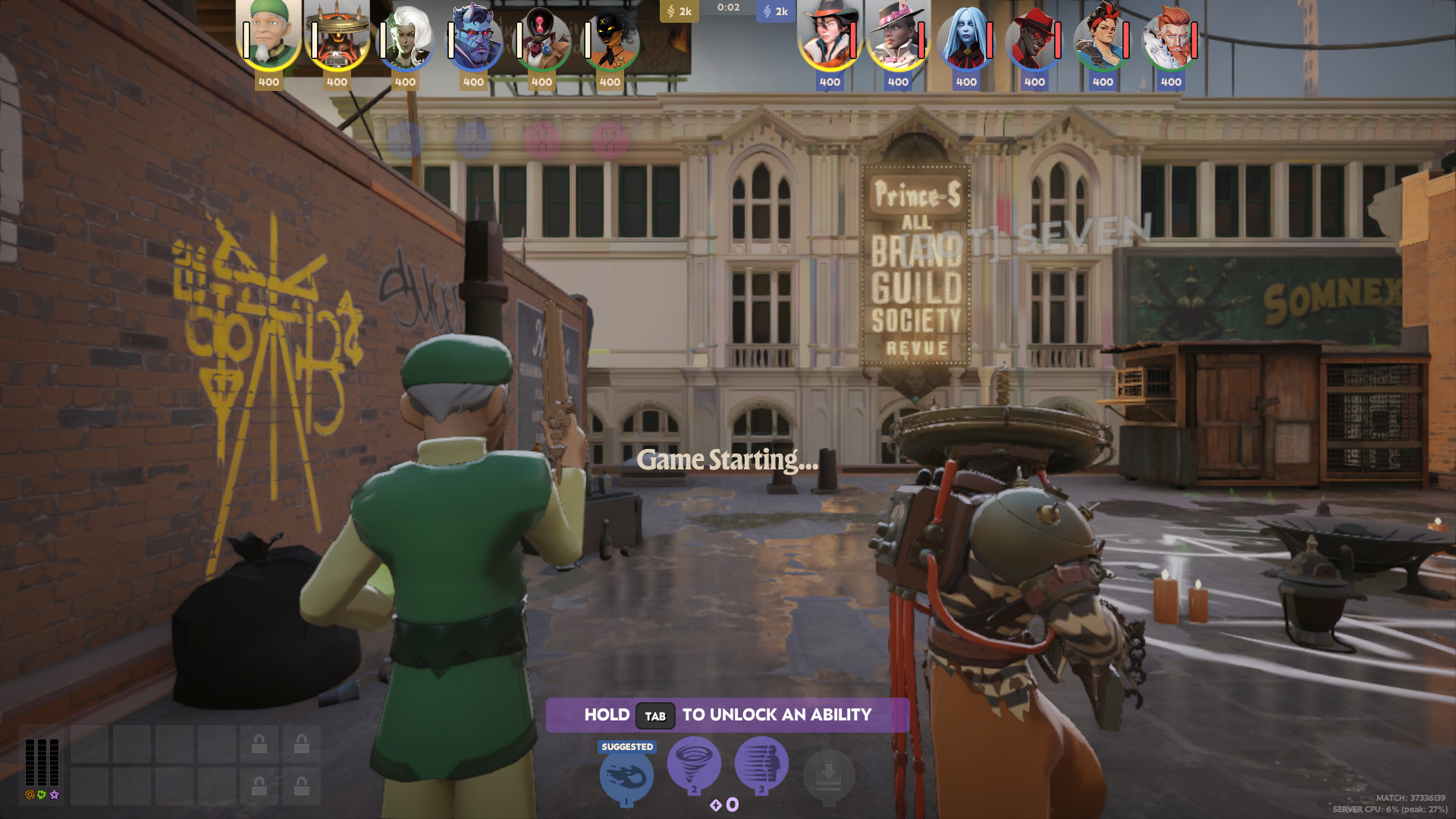Click the amber souls counter showing 2k
This screenshot has height=819, width=1456.
click(680, 11)
